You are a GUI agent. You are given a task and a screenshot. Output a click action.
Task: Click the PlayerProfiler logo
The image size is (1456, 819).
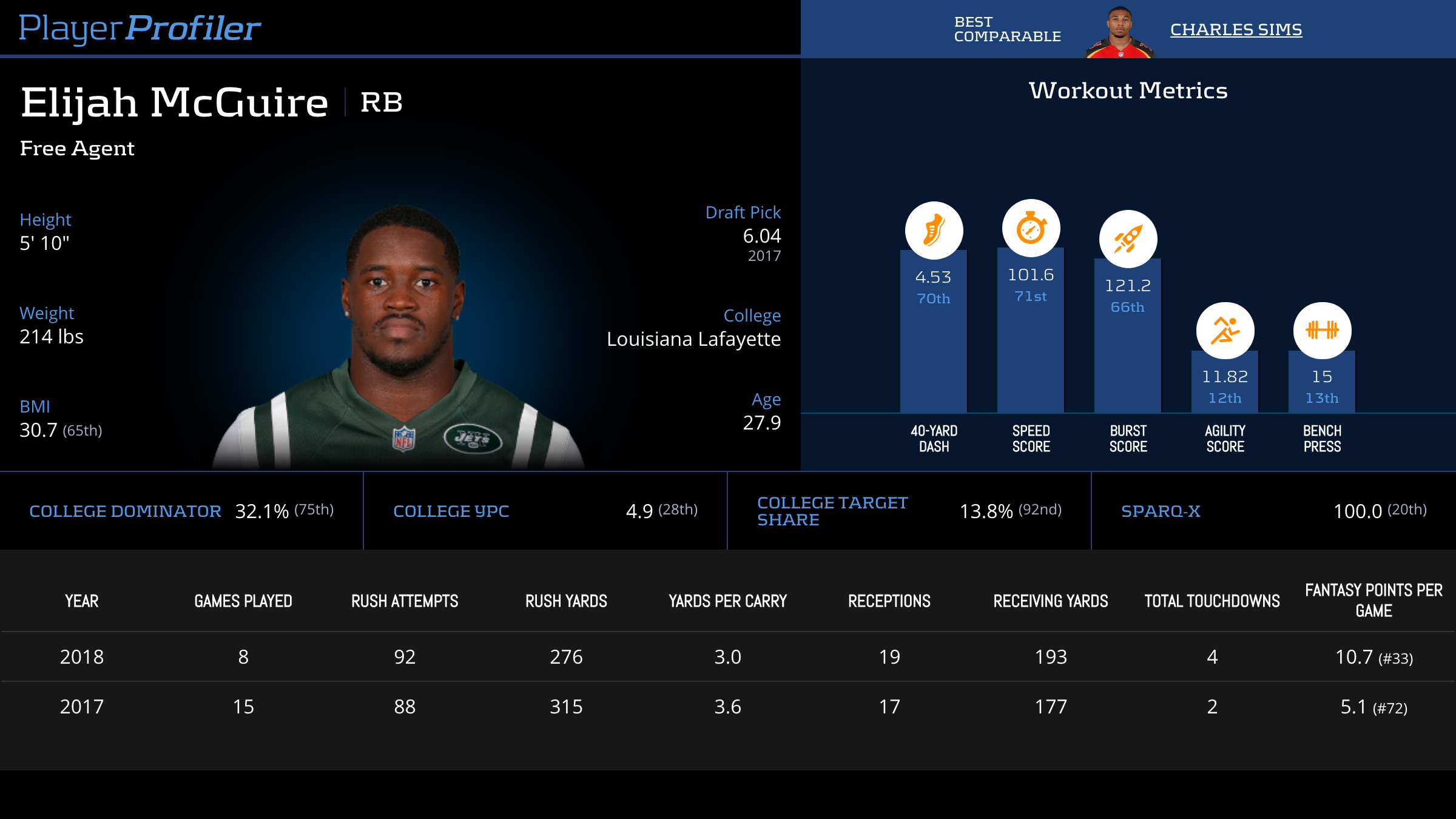click(140, 28)
